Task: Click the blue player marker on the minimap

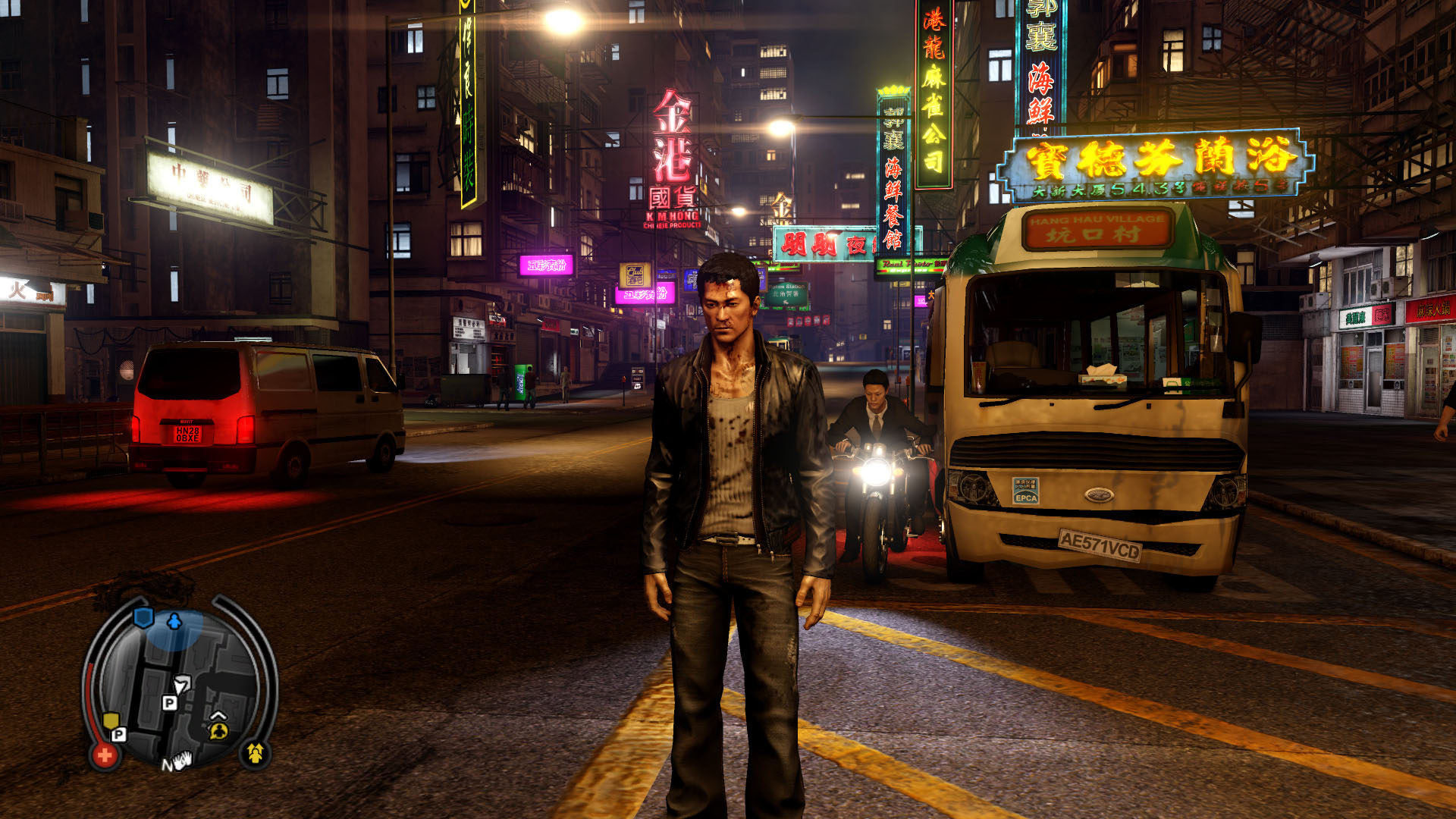Action: (x=173, y=620)
